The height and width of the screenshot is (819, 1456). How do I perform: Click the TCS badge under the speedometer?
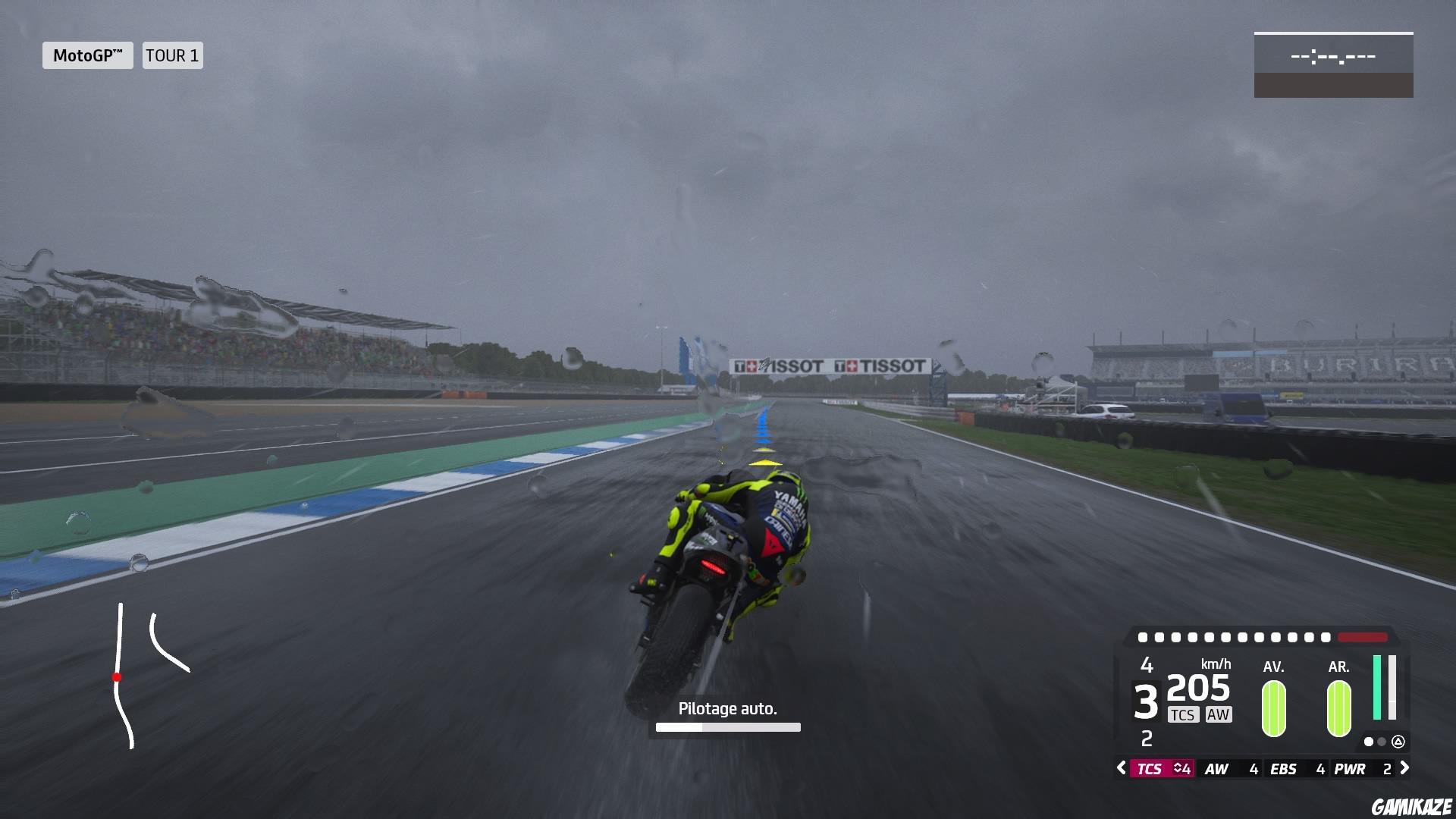1184,714
